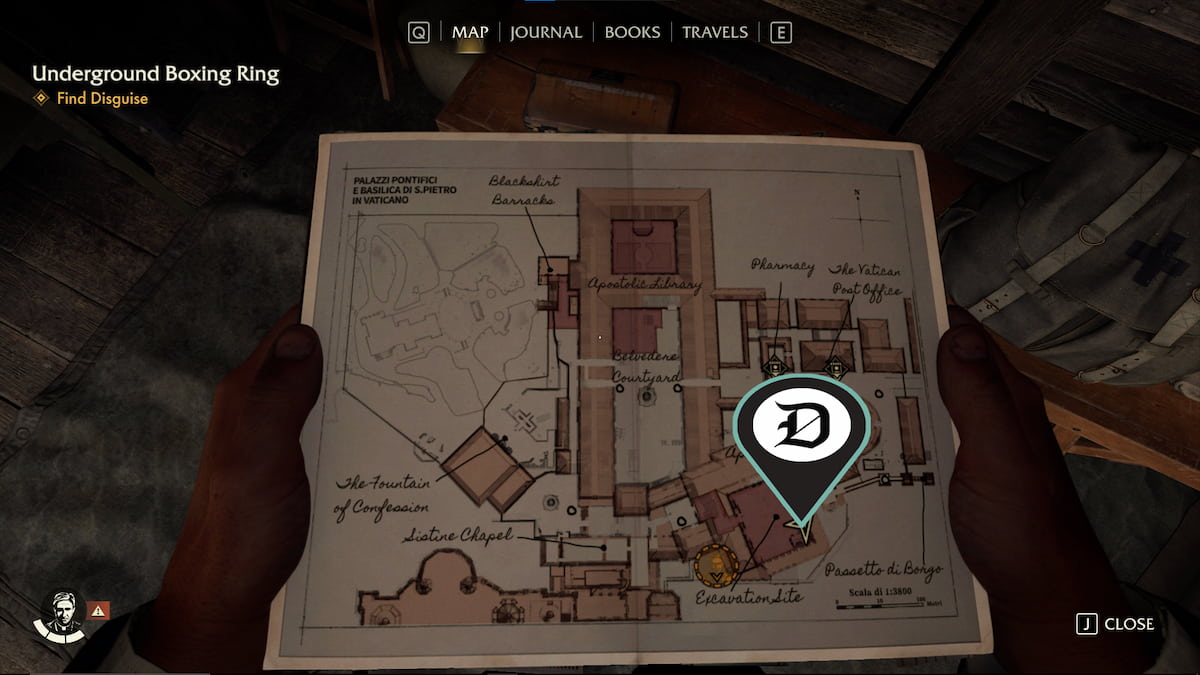The image size is (1200, 675).
Task: Select the Vatican Post Office diamond marker
Action: click(833, 366)
